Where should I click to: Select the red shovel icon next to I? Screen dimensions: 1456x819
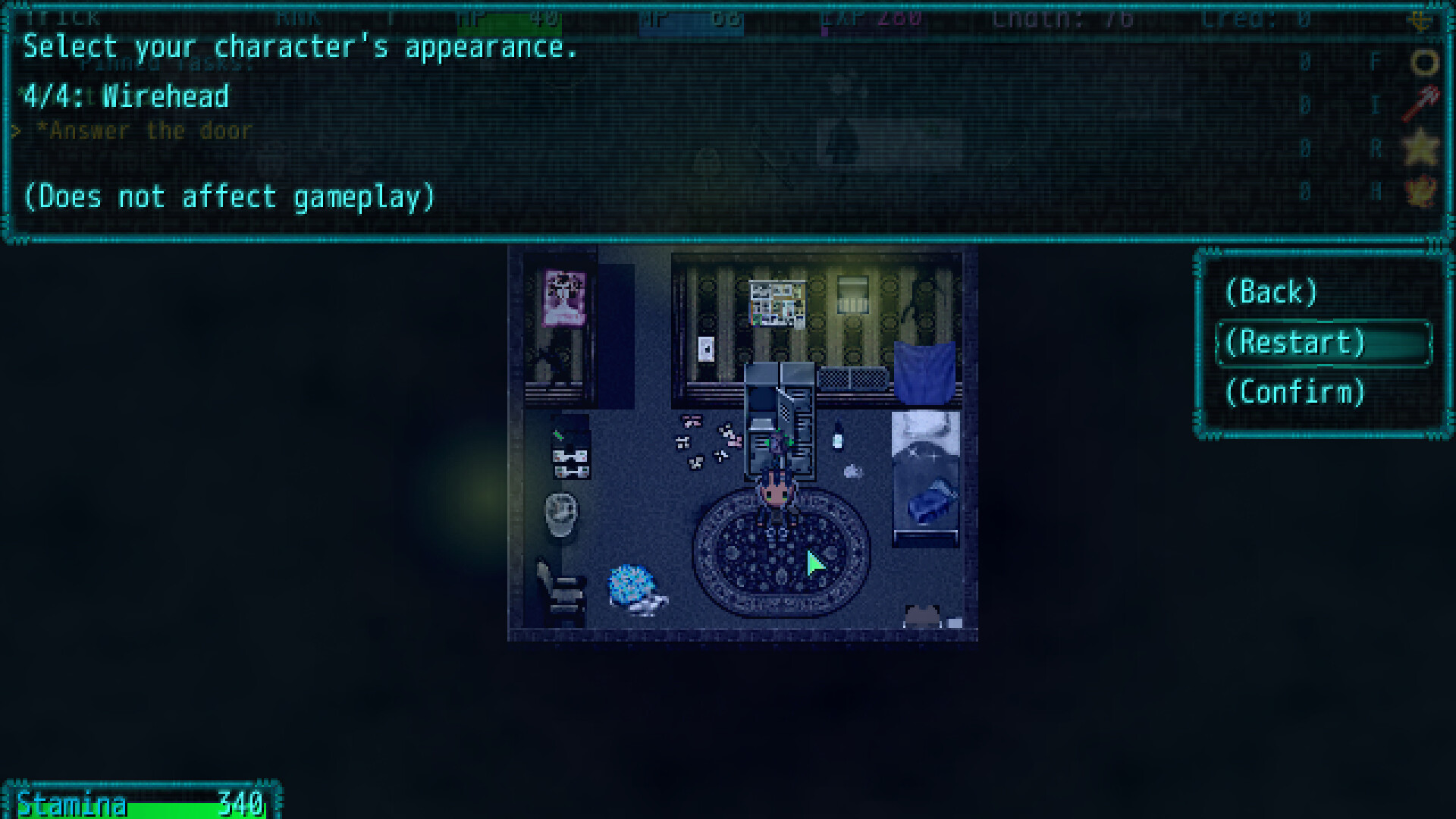(x=1420, y=102)
